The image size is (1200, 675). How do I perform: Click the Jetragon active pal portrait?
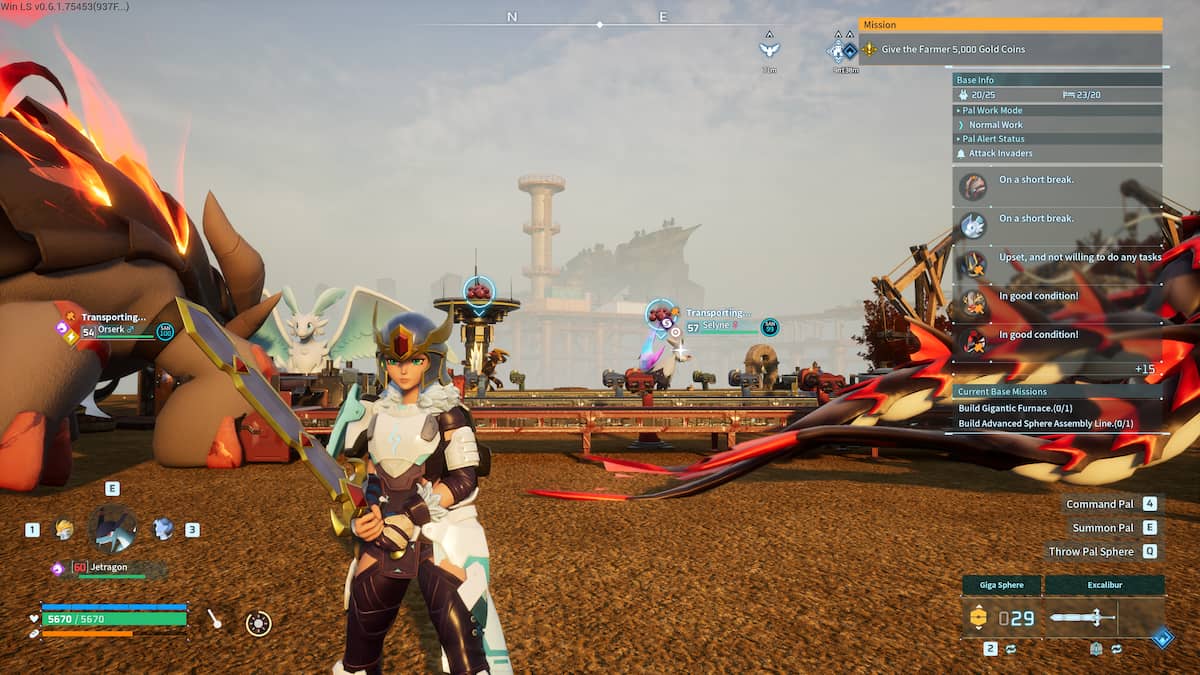[x=112, y=529]
